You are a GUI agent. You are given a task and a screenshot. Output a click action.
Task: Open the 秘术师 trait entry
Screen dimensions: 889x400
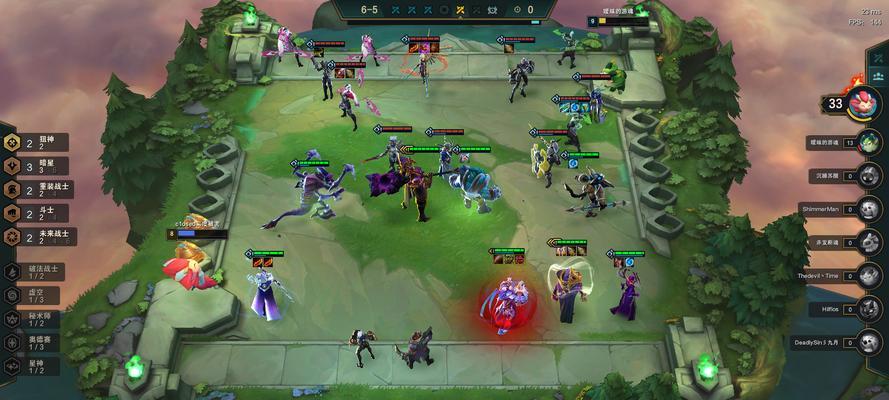coord(30,319)
